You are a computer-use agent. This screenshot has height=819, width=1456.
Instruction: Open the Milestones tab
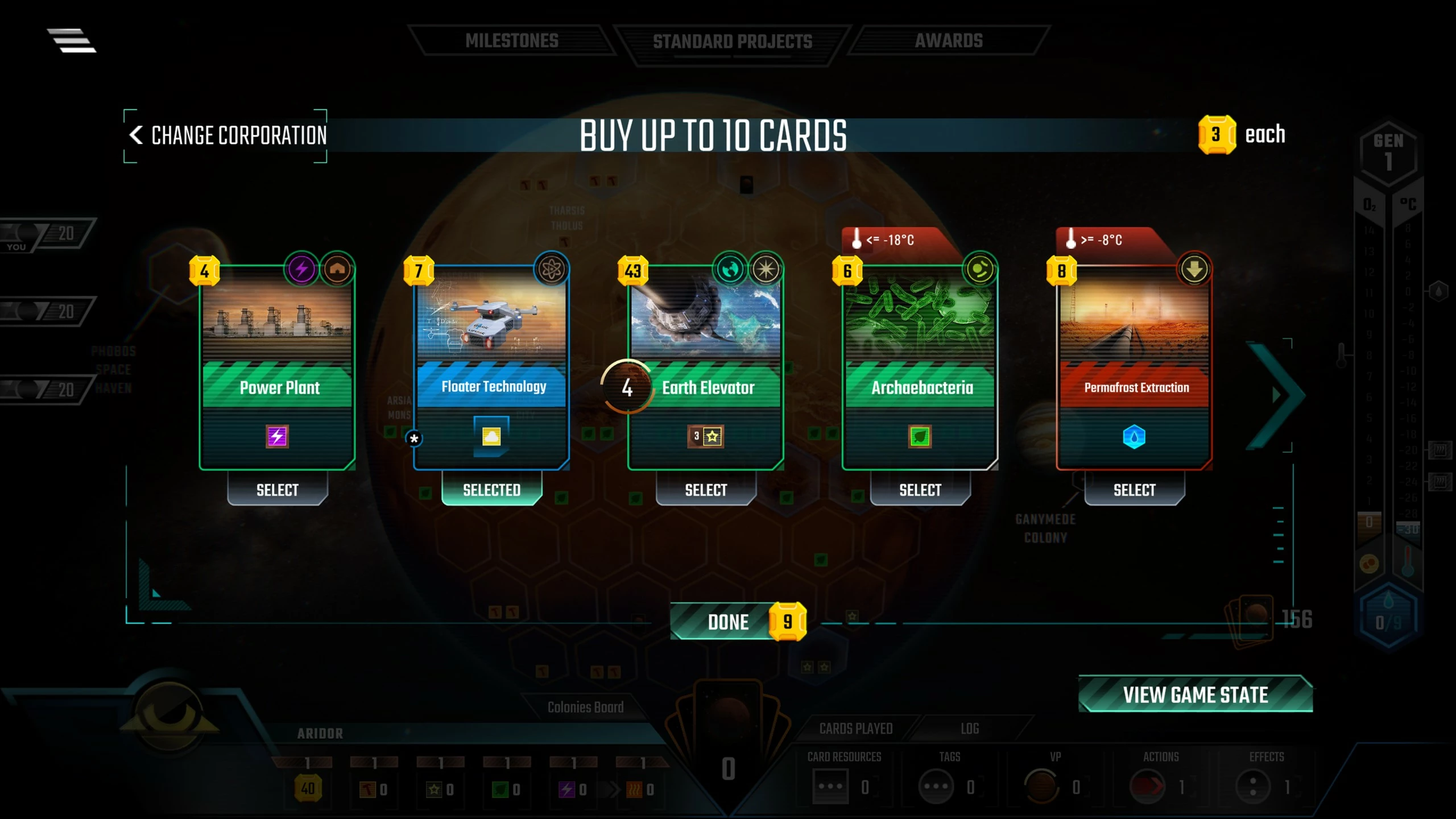(511, 41)
